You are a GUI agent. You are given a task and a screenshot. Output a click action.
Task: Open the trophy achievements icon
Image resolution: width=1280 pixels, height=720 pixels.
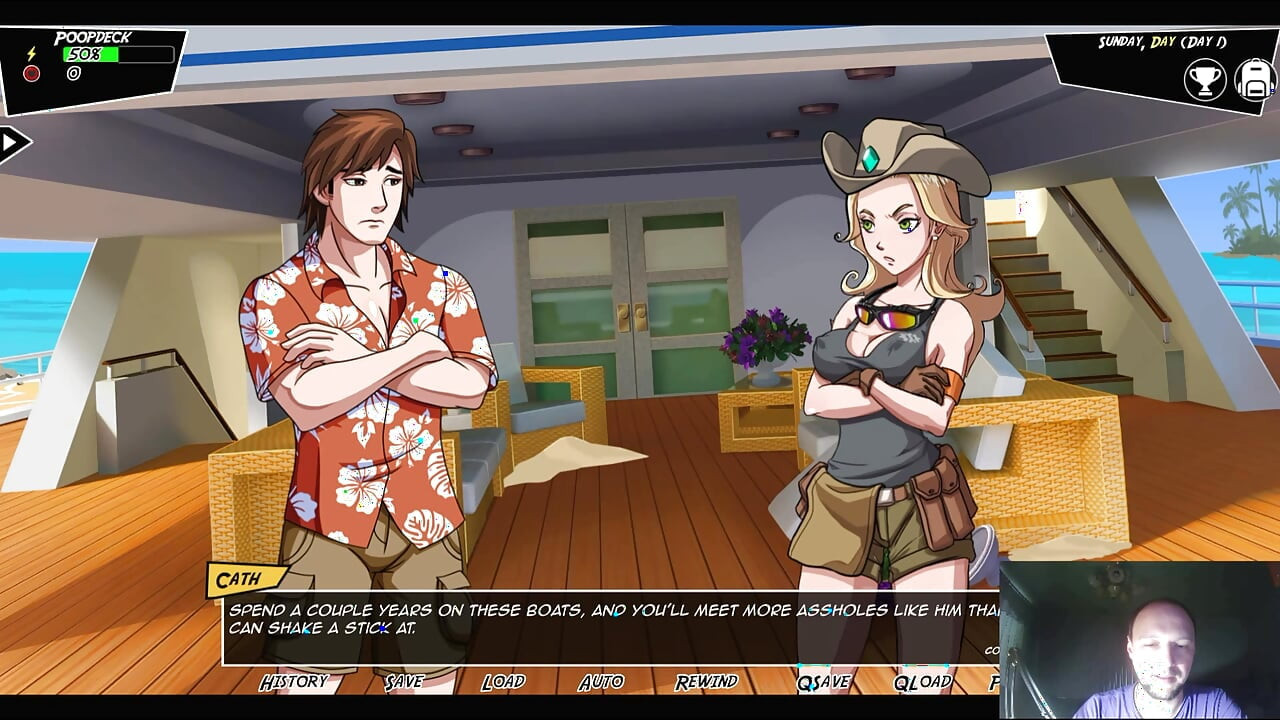click(x=1205, y=80)
